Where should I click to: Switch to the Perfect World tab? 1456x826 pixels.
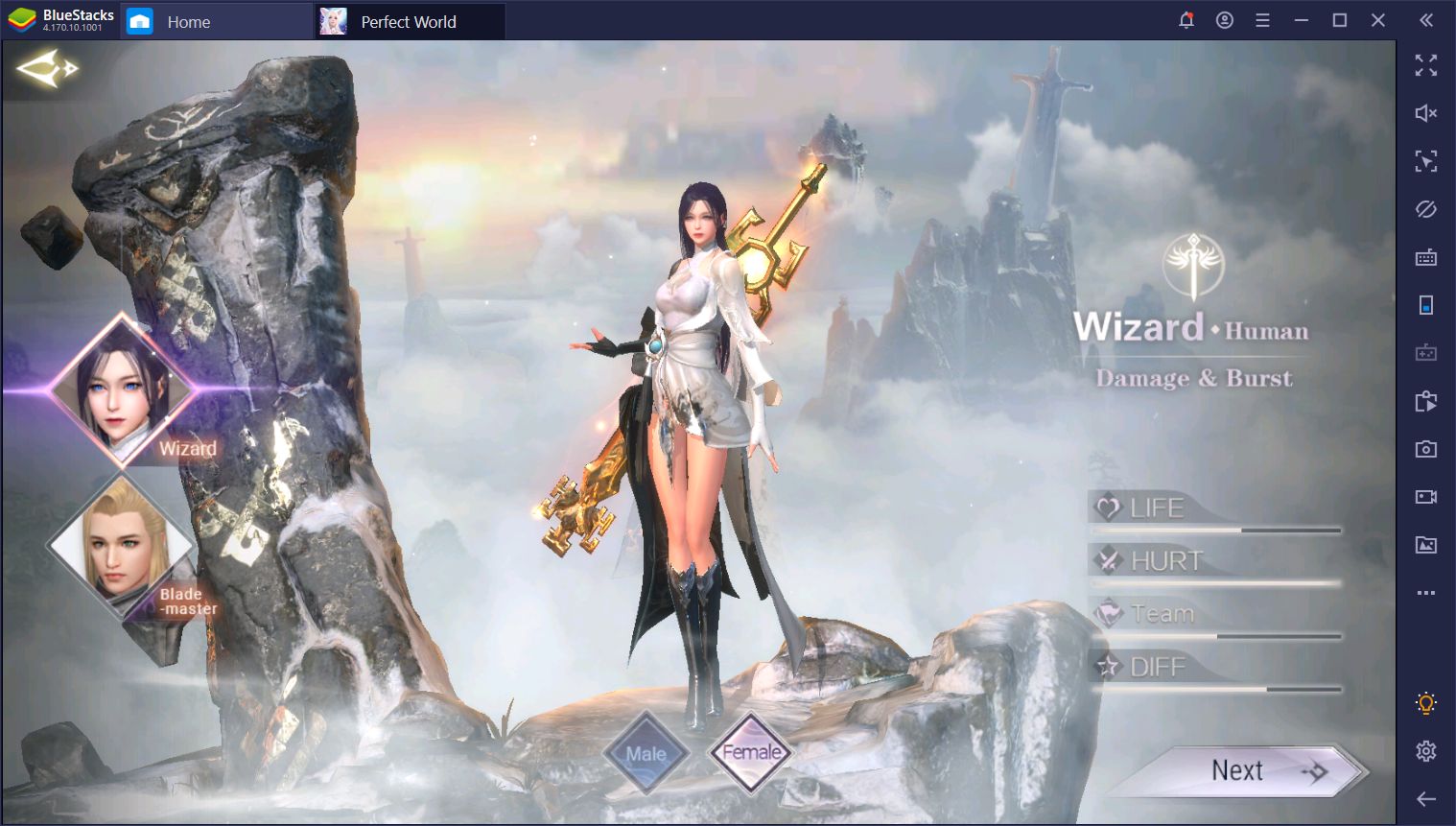(x=407, y=20)
